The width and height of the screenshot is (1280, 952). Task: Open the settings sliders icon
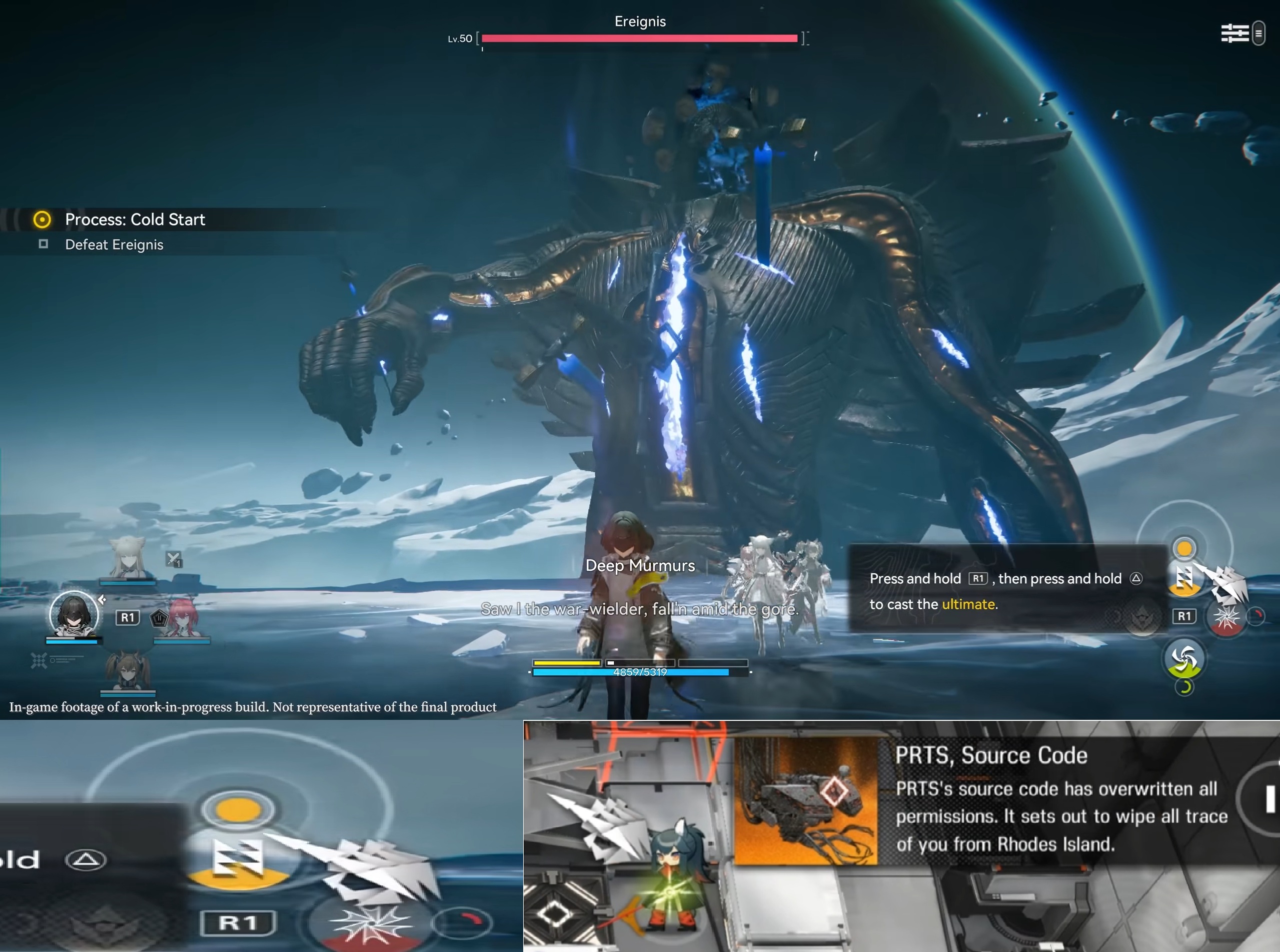pos(1234,33)
